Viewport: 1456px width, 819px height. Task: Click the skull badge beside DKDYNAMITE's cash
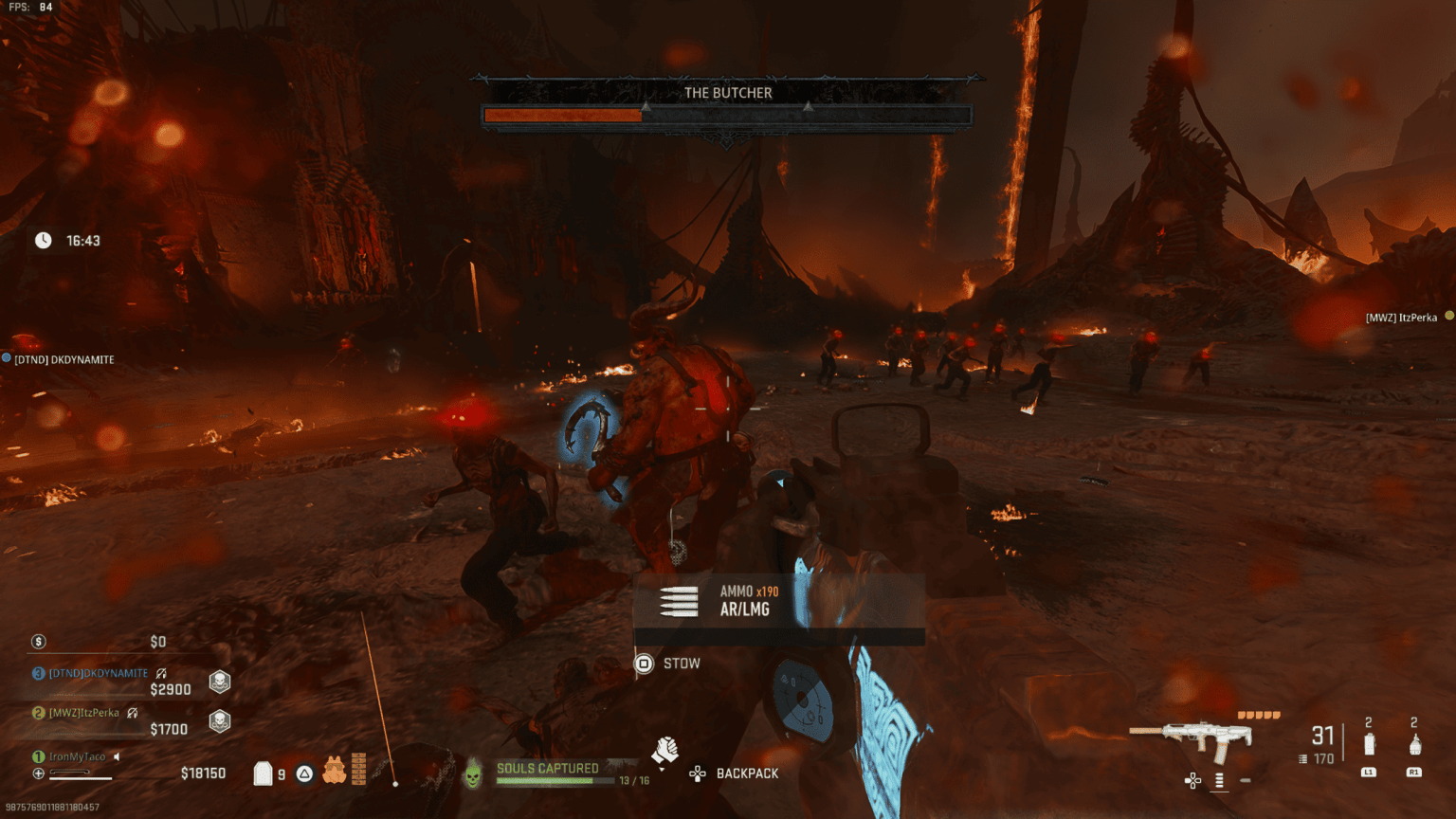[x=220, y=682]
